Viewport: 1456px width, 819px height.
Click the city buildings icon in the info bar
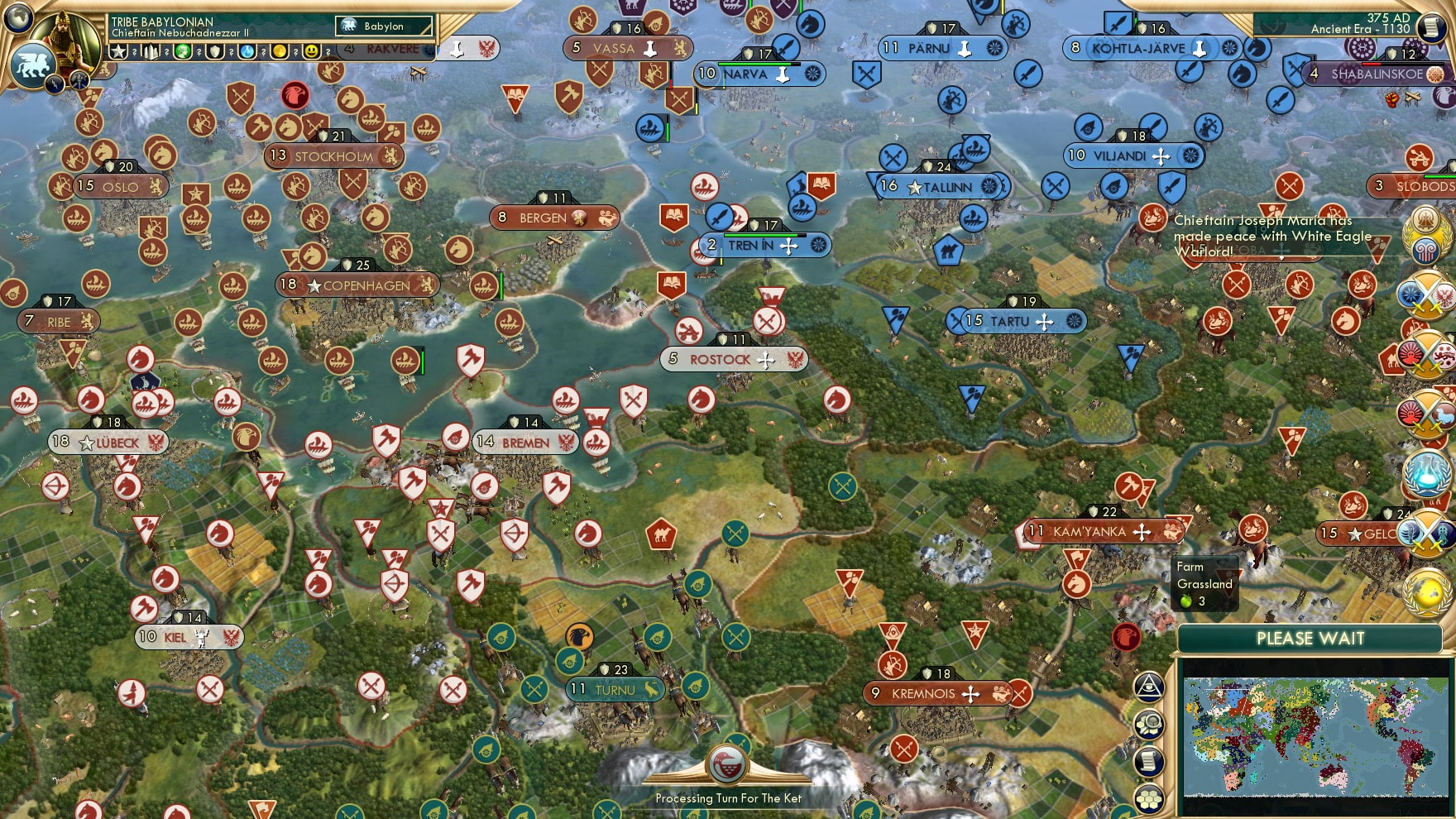tap(151, 51)
